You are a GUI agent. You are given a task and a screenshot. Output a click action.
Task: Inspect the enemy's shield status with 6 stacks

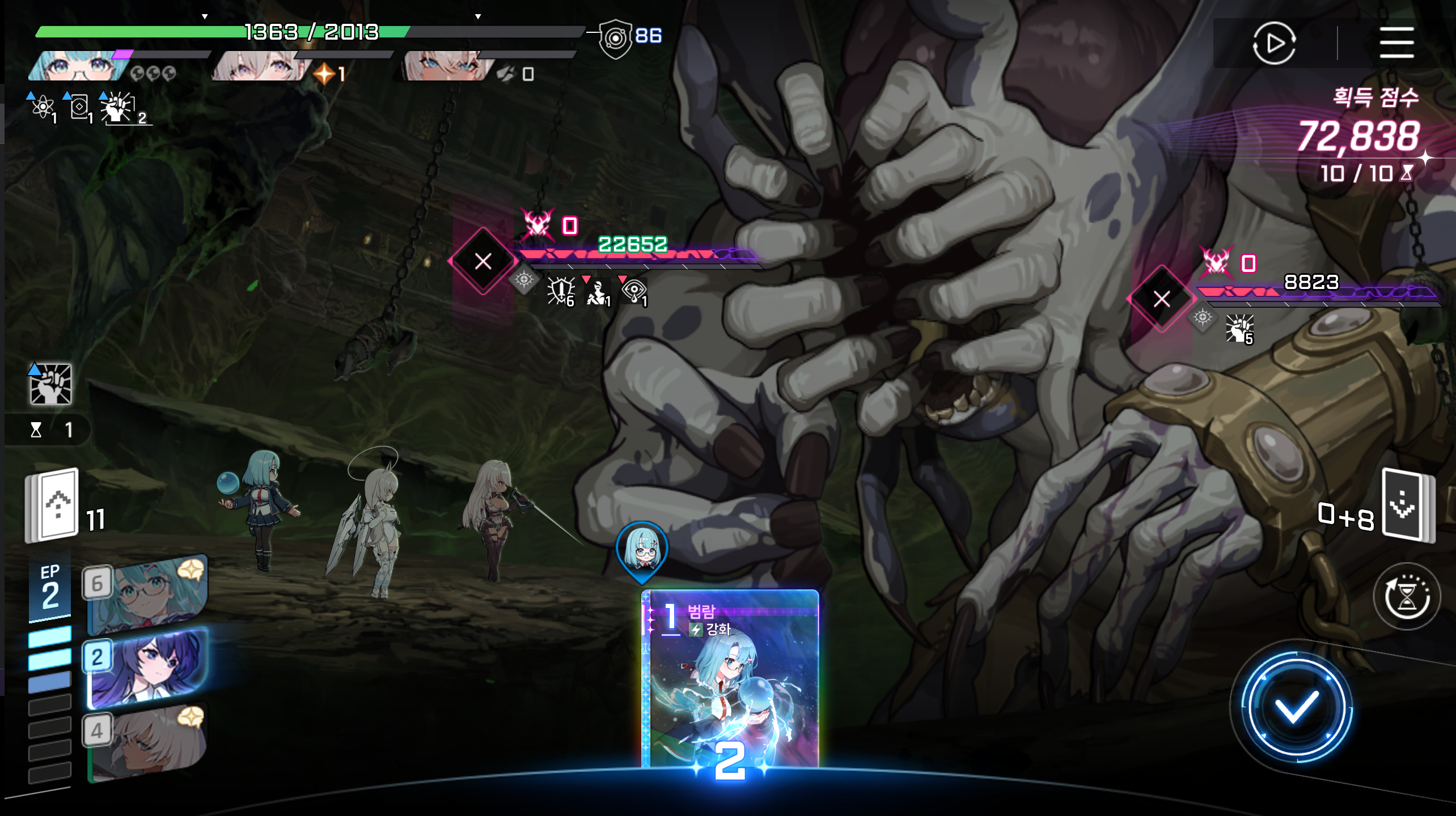pyautogui.click(x=560, y=291)
